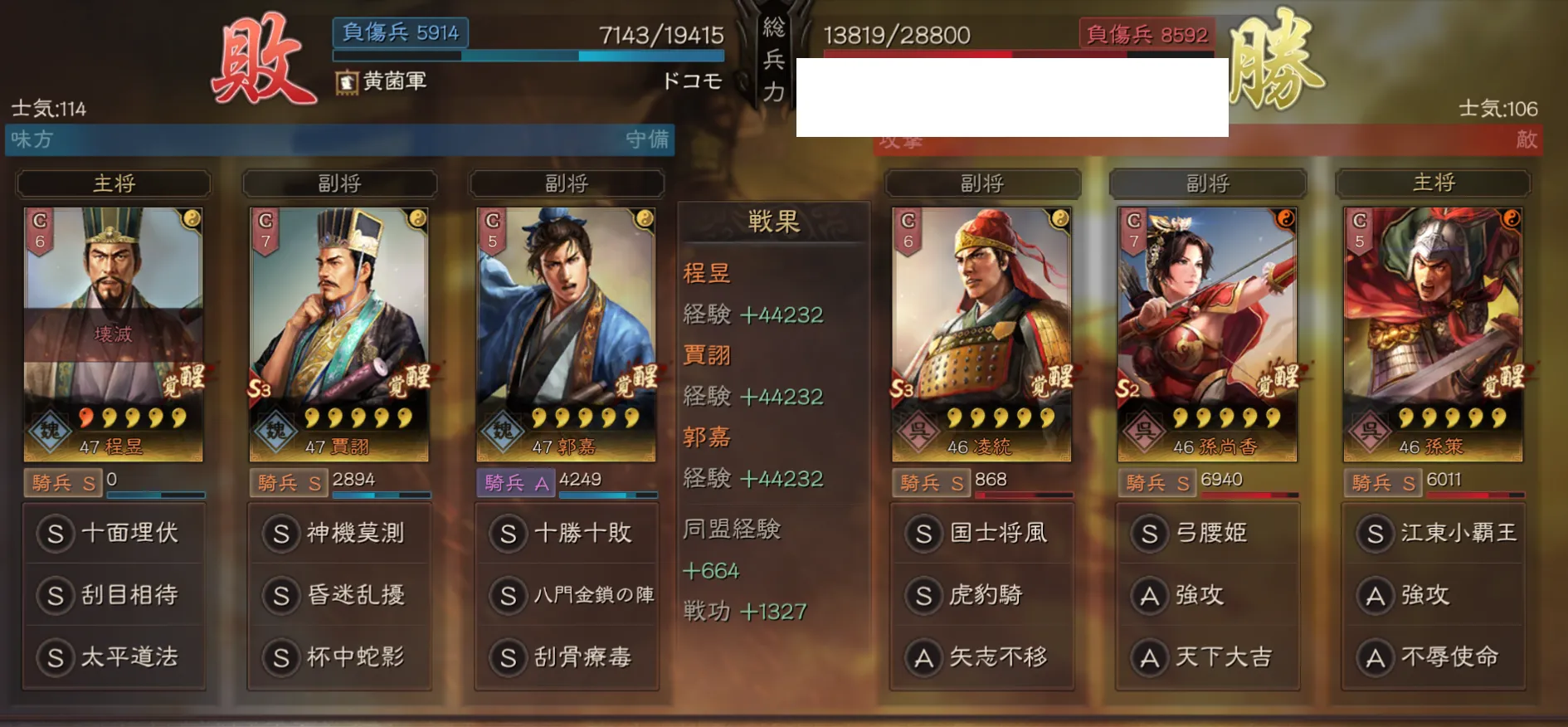
Task: Select the 江東小覇王 skill
Action: click(1434, 533)
